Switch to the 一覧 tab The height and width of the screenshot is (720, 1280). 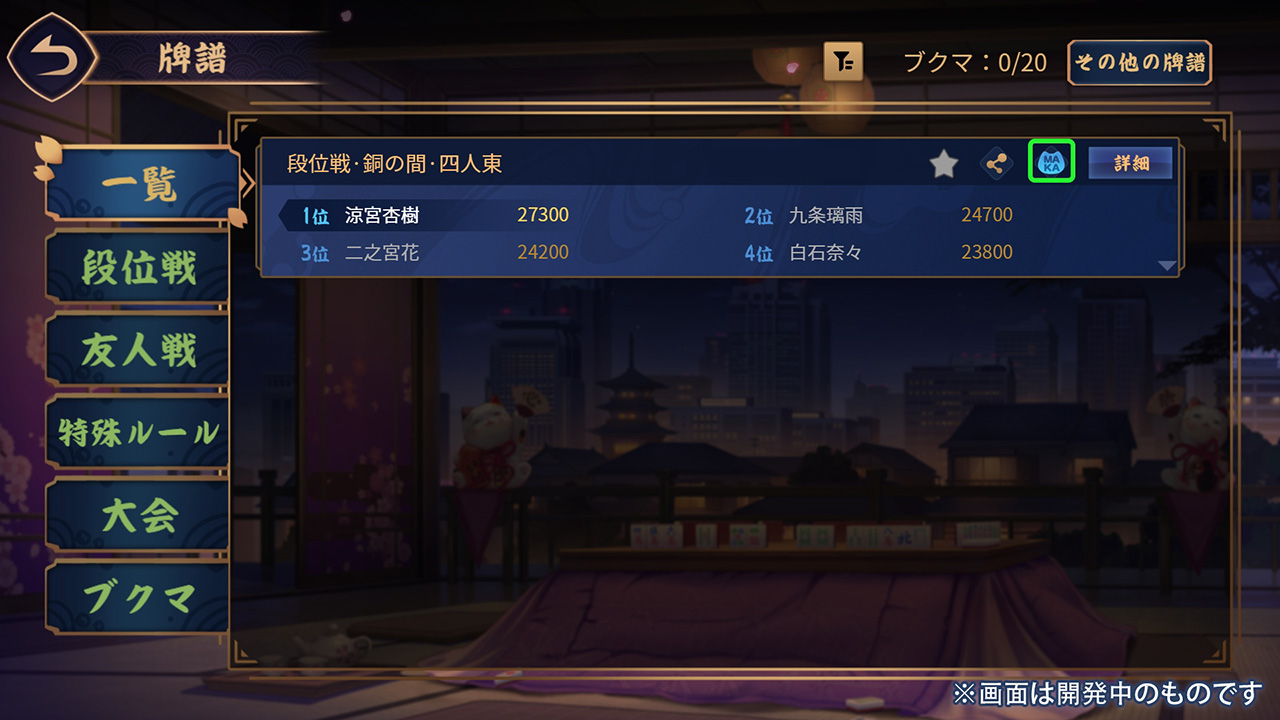tap(140, 185)
